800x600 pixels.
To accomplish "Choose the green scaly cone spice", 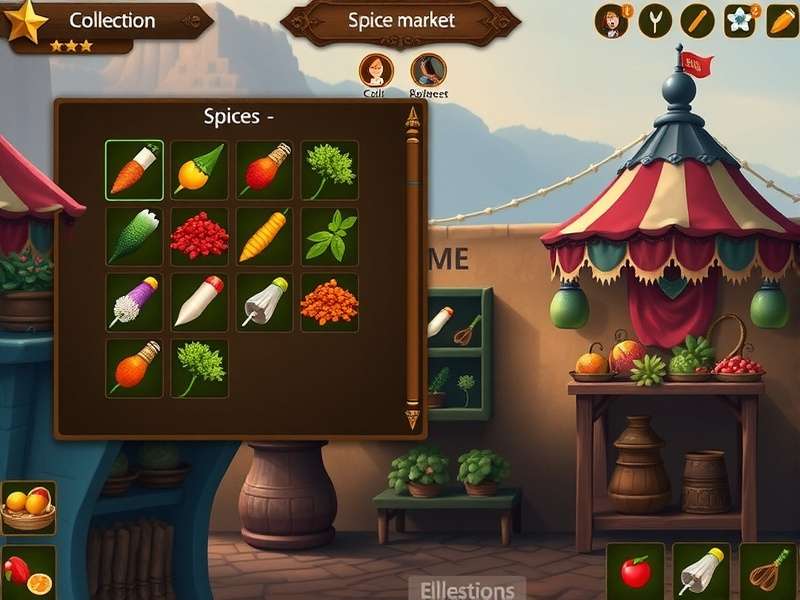I will click(134, 236).
